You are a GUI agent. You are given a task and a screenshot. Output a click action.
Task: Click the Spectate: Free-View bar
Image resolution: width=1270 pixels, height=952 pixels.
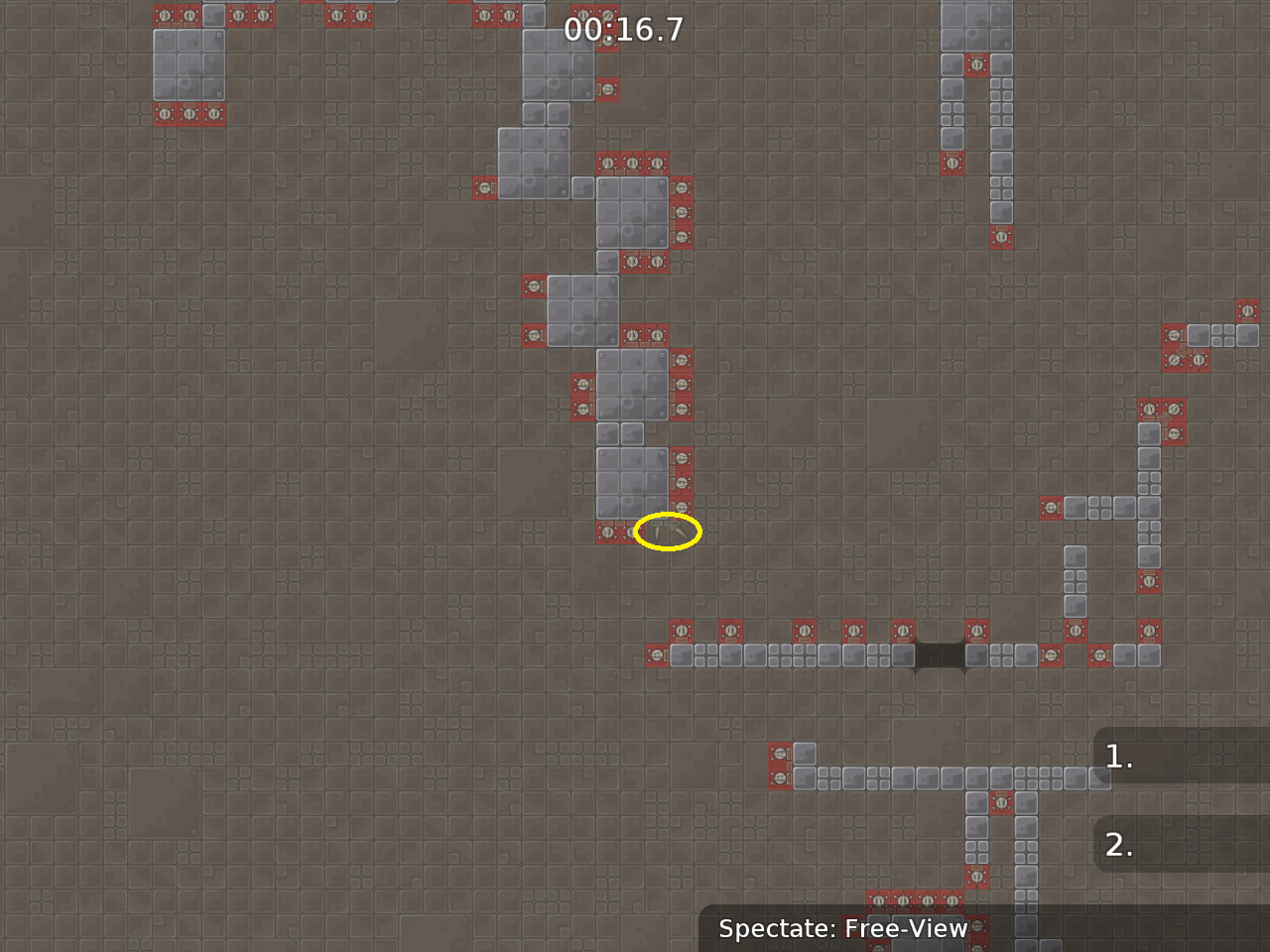[x=842, y=929]
